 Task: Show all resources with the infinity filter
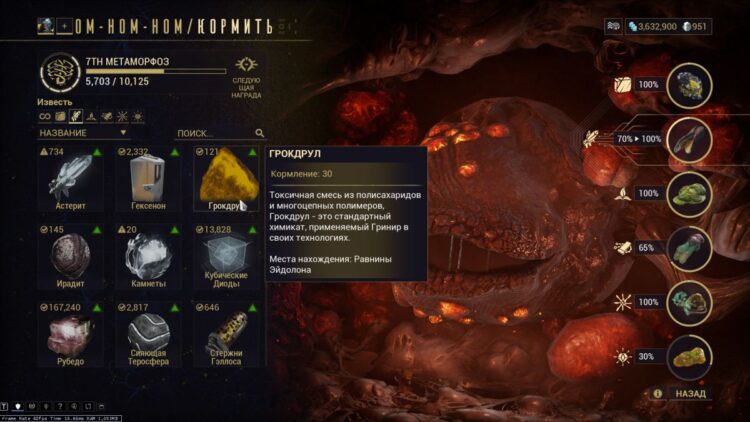[x=45, y=116]
